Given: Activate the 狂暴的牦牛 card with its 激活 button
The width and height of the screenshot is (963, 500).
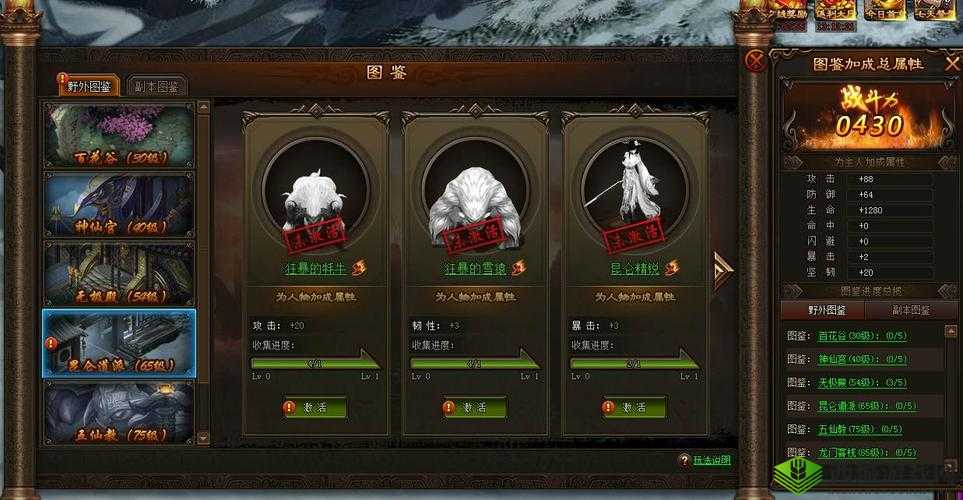Looking at the screenshot, I should (x=315, y=408).
